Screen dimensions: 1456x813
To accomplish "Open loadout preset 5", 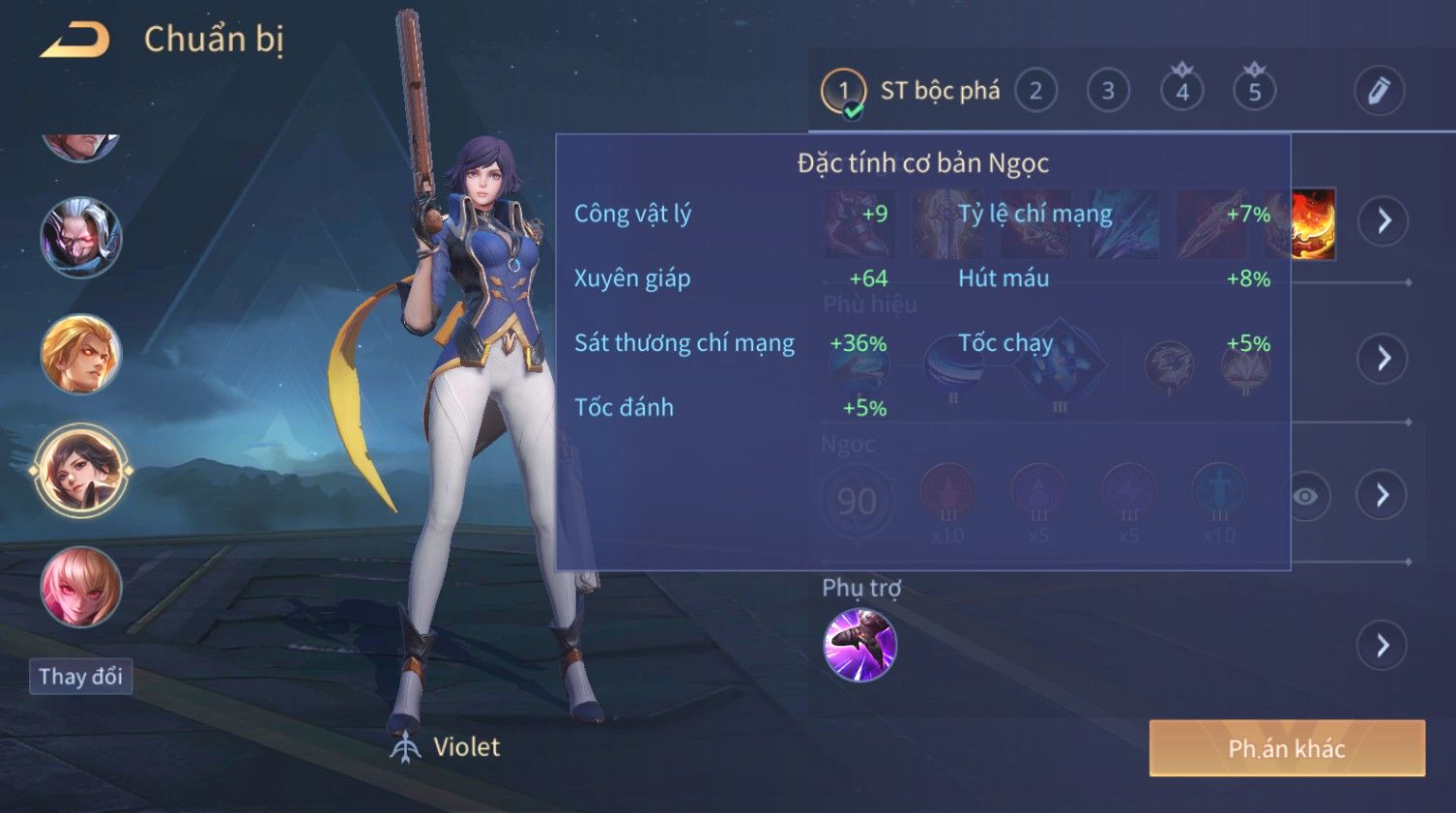I will tap(1254, 92).
